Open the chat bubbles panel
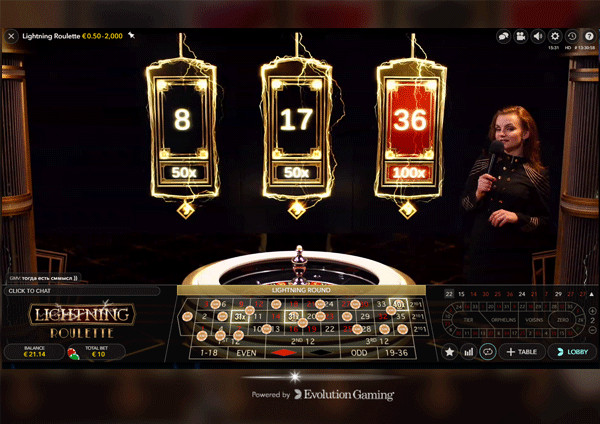Viewport: 600px width, 424px height. pyautogui.click(x=503, y=37)
